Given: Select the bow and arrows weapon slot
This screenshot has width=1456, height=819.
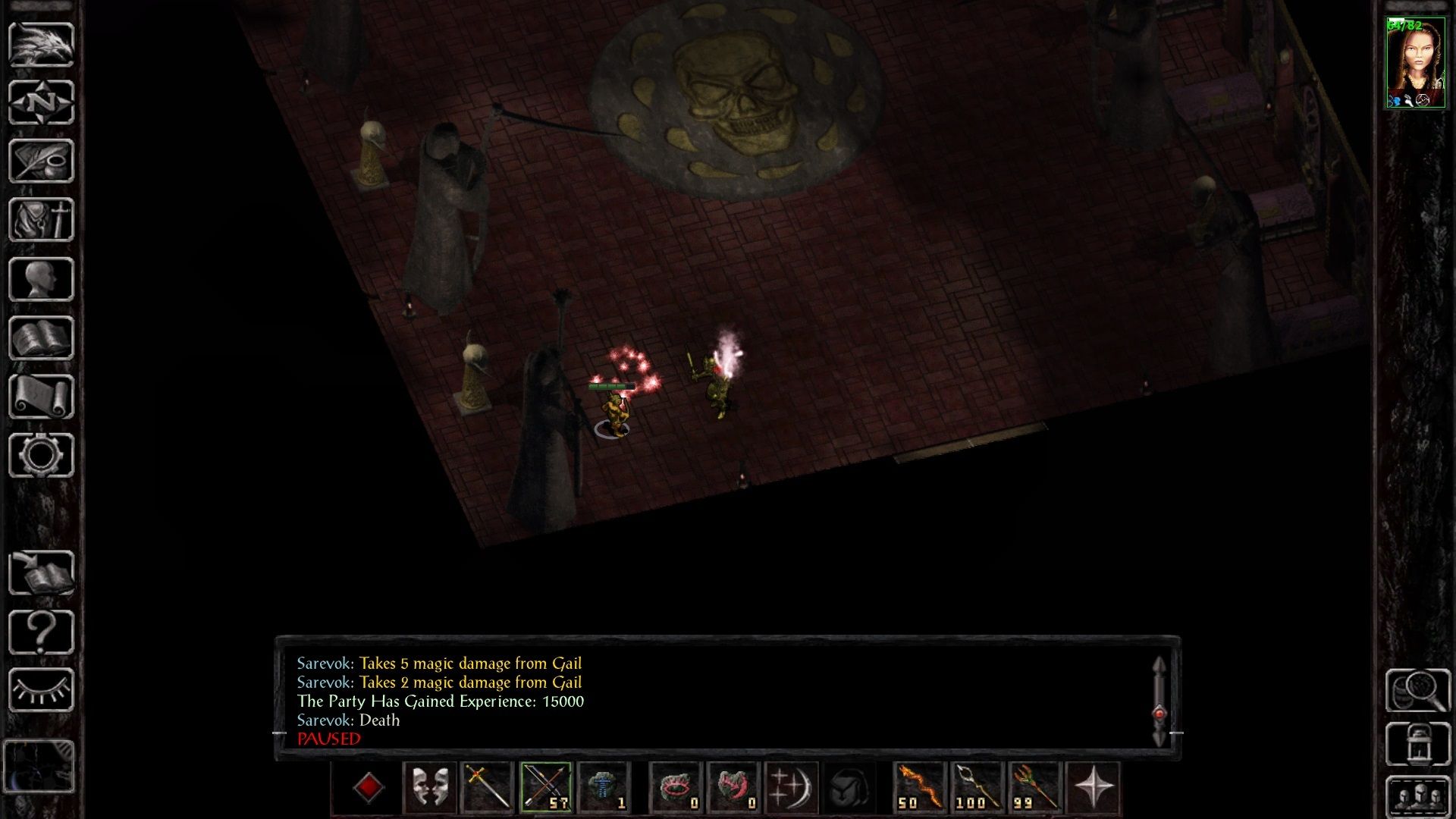Looking at the screenshot, I should [x=546, y=788].
